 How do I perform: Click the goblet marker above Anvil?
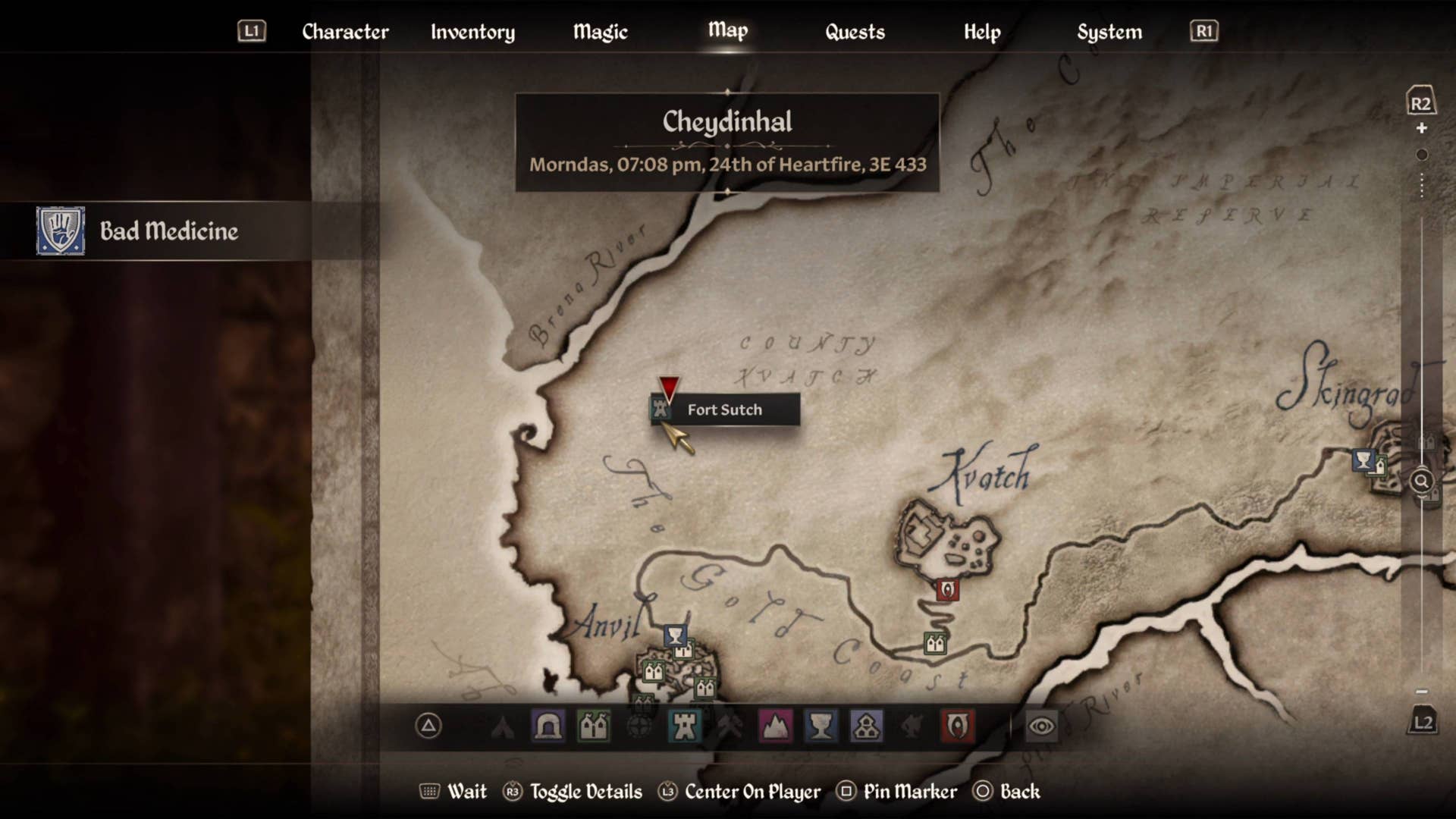pos(675,635)
